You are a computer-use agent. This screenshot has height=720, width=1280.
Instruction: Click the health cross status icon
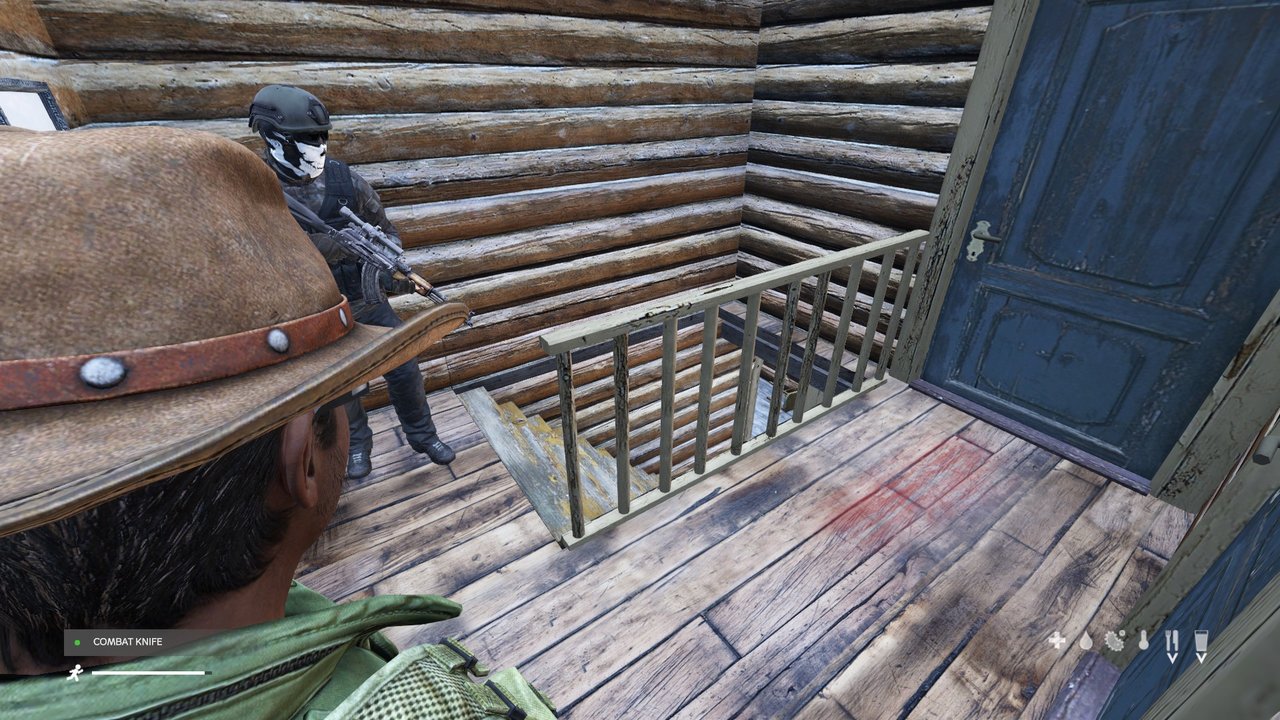click(1057, 641)
